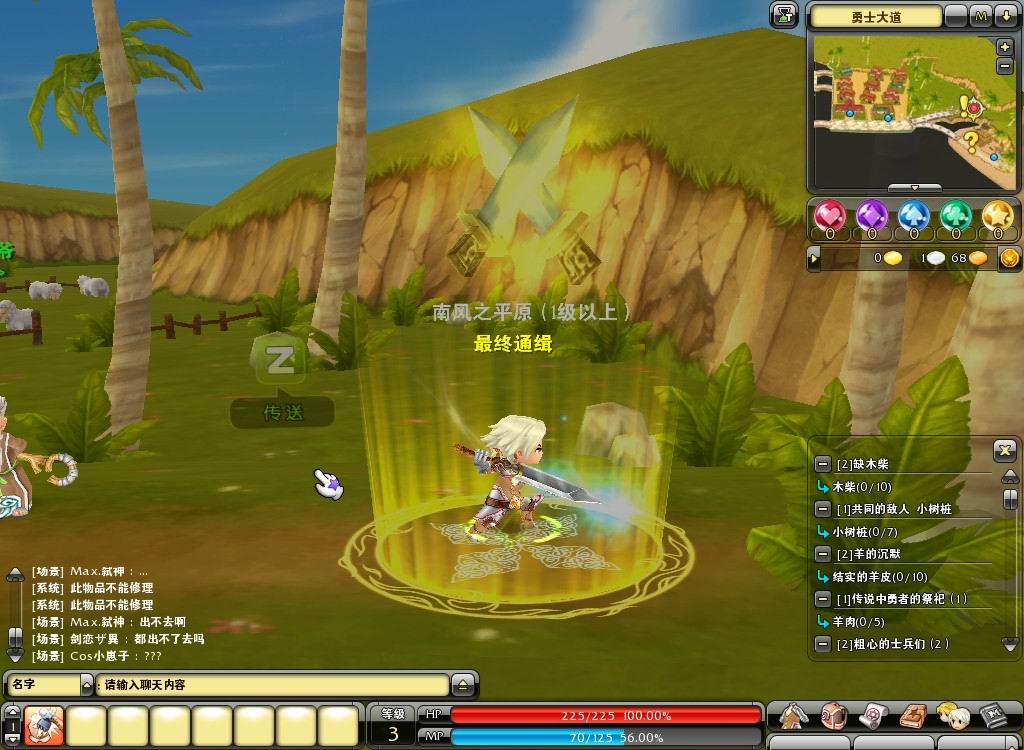Select the blue spade orb
Image resolution: width=1024 pixels, height=750 pixels.
click(914, 216)
